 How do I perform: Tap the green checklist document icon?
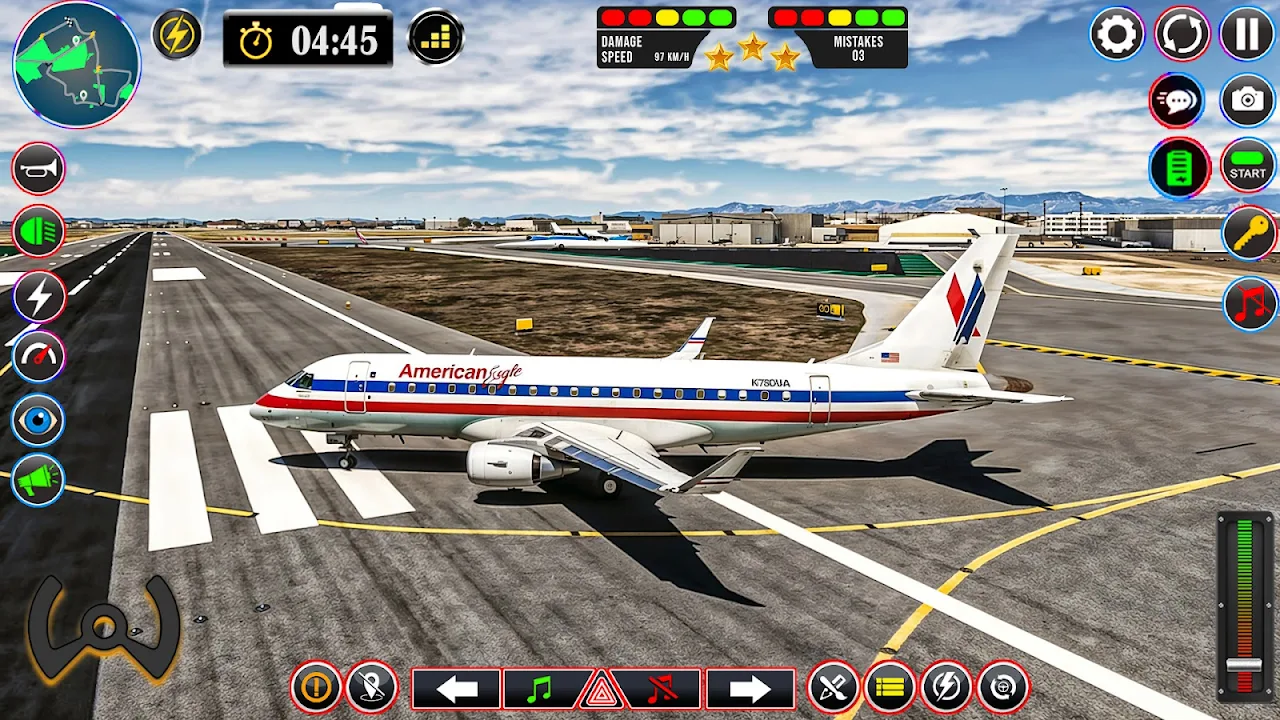pos(1180,167)
